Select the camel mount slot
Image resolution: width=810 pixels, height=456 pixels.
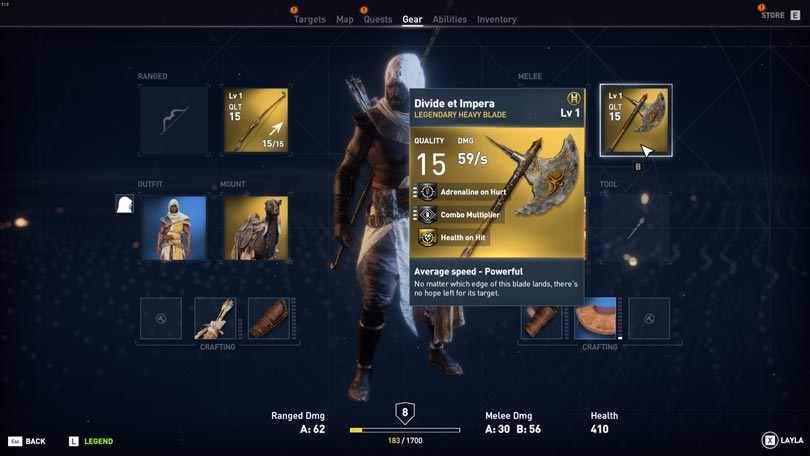point(255,228)
